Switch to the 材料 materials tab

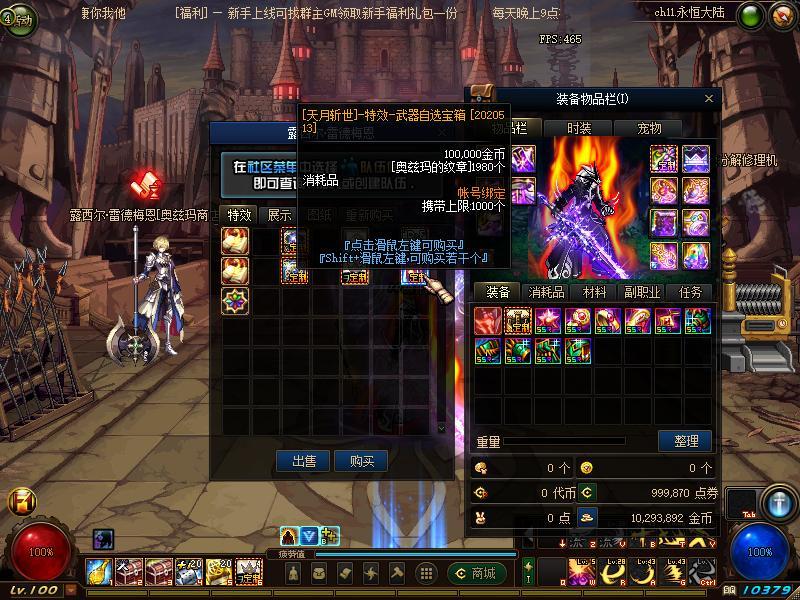[594, 292]
